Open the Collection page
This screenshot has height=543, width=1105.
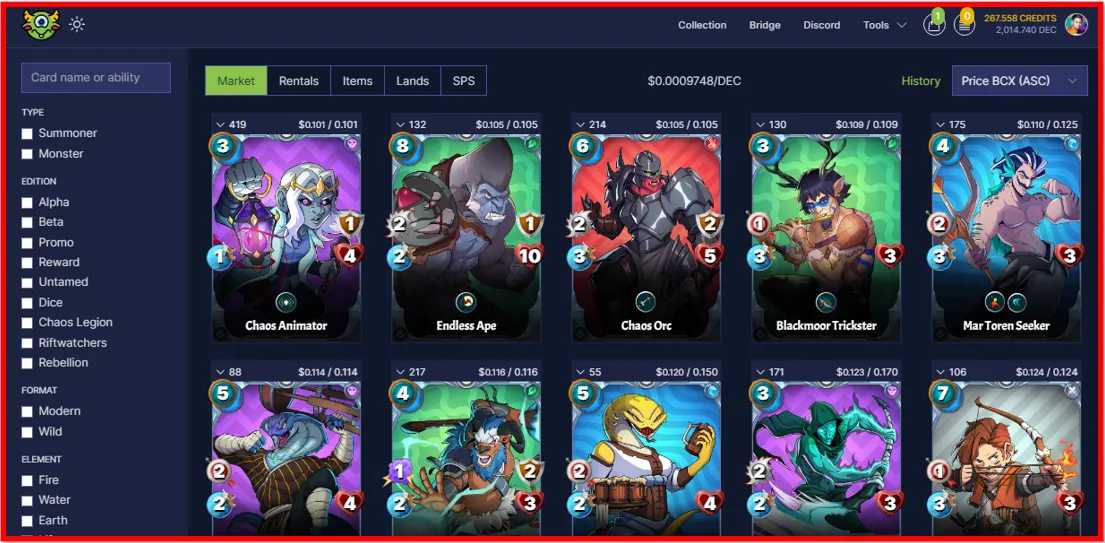(x=702, y=25)
